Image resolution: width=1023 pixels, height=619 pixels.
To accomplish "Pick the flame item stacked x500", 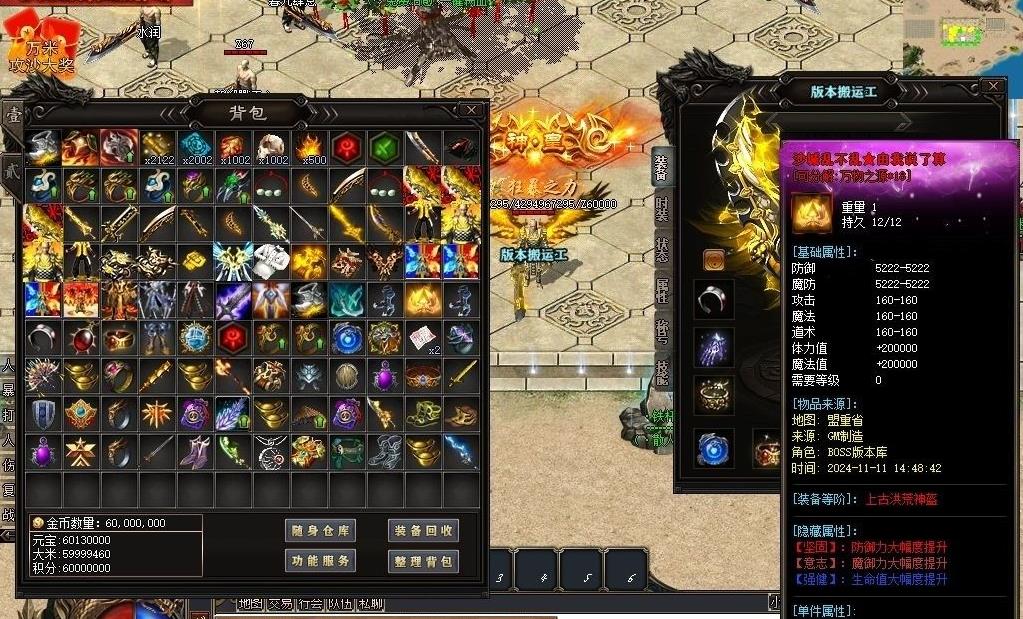I will click(309, 148).
